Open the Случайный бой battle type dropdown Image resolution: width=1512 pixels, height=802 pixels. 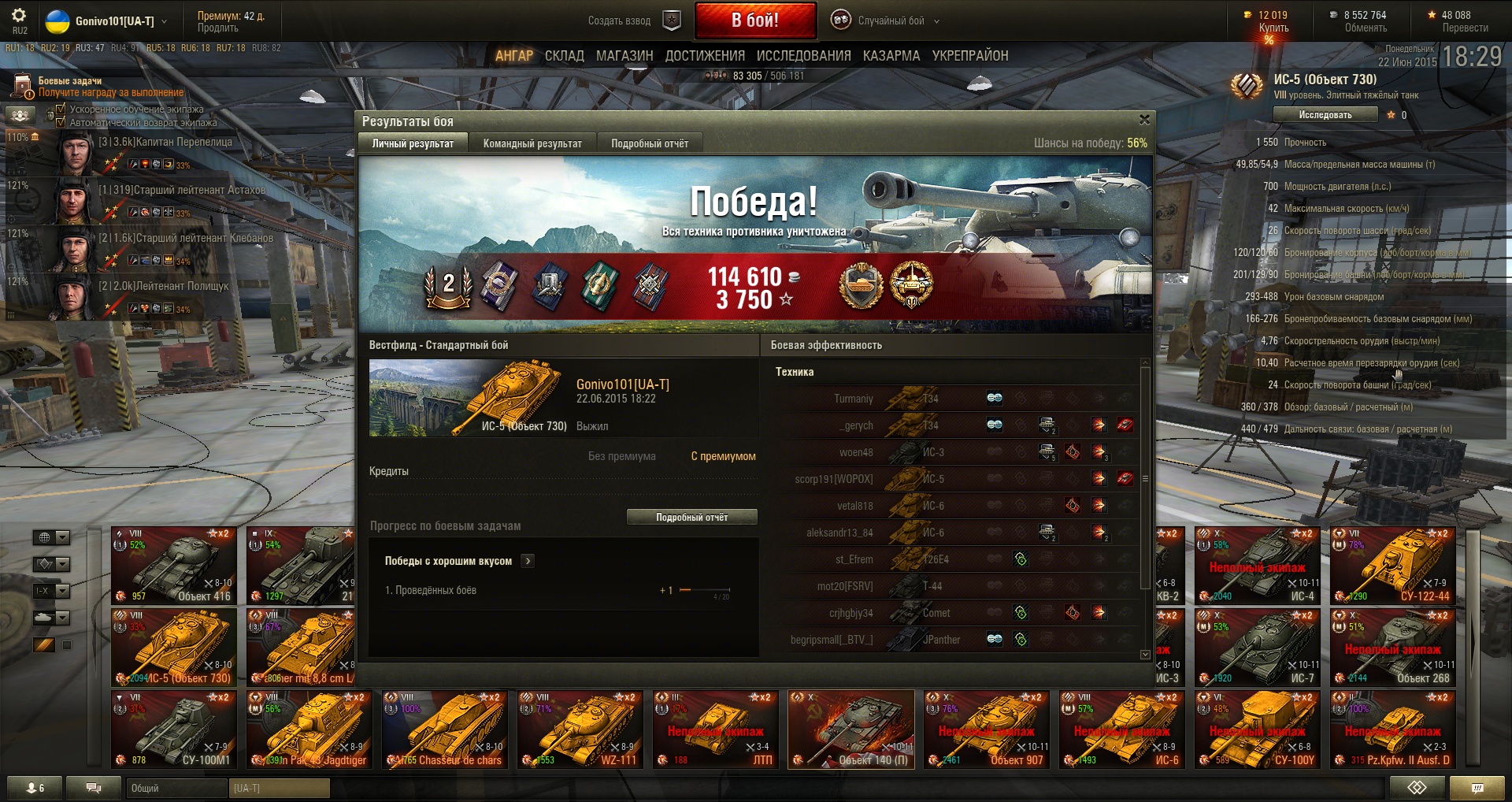890,21
